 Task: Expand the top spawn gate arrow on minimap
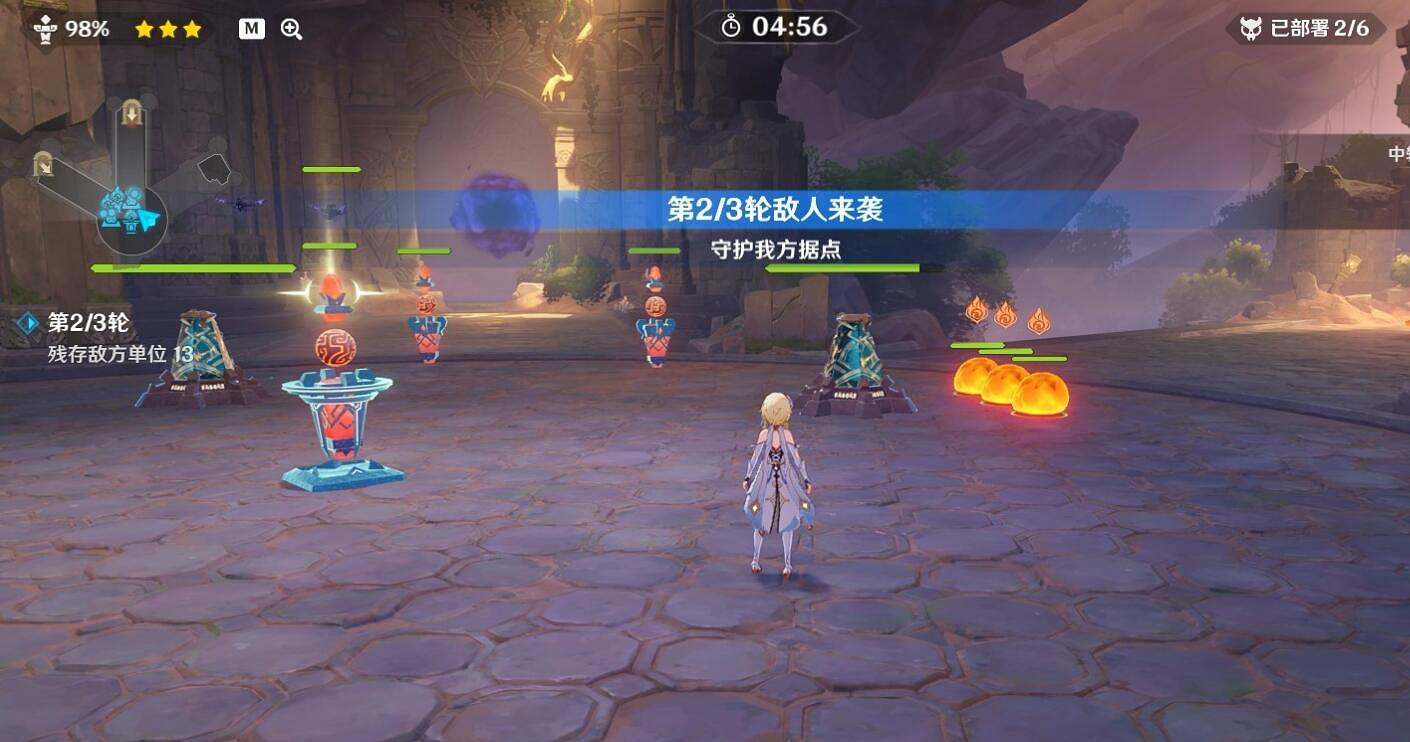pos(132,113)
